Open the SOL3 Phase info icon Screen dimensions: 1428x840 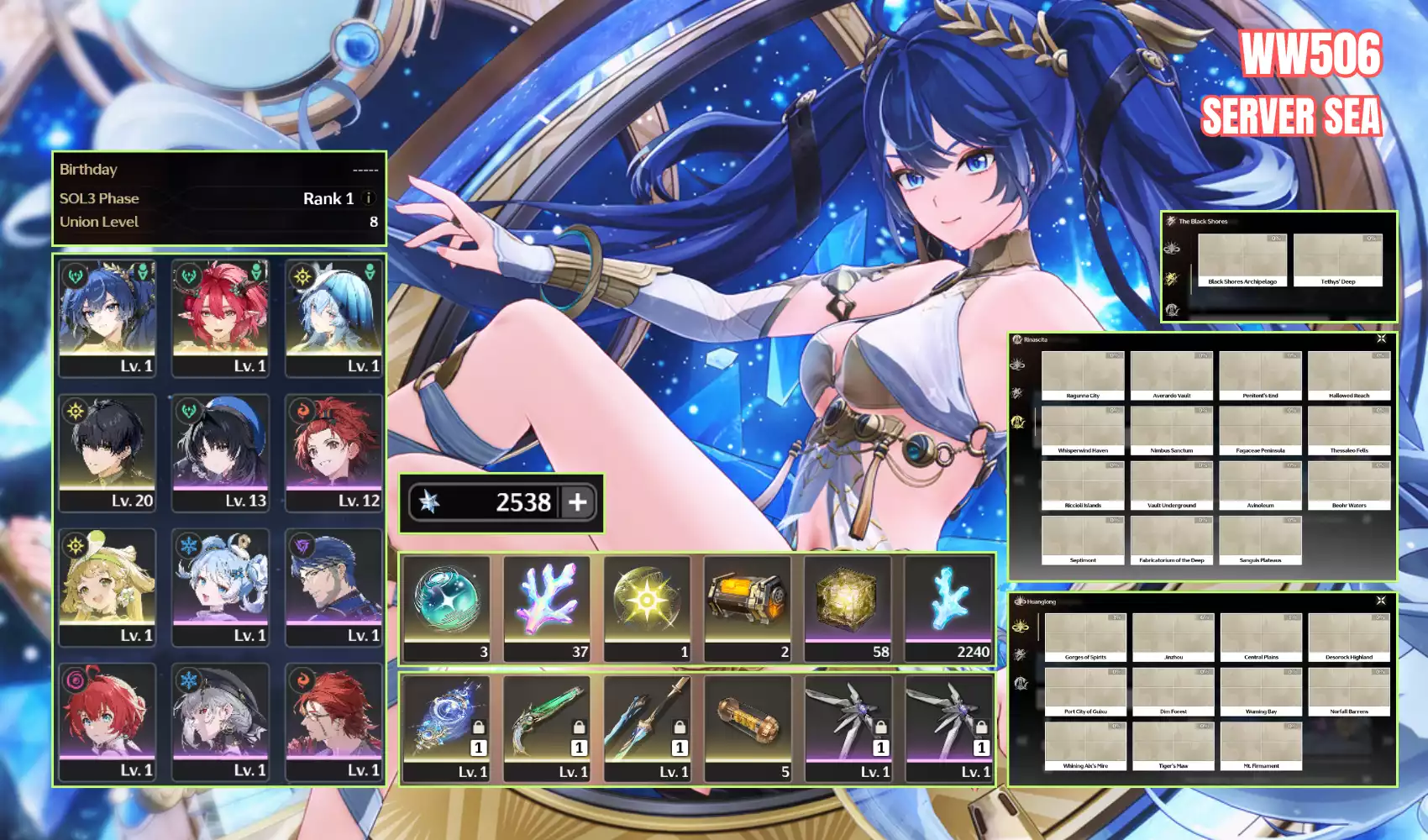(x=368, y=198)
